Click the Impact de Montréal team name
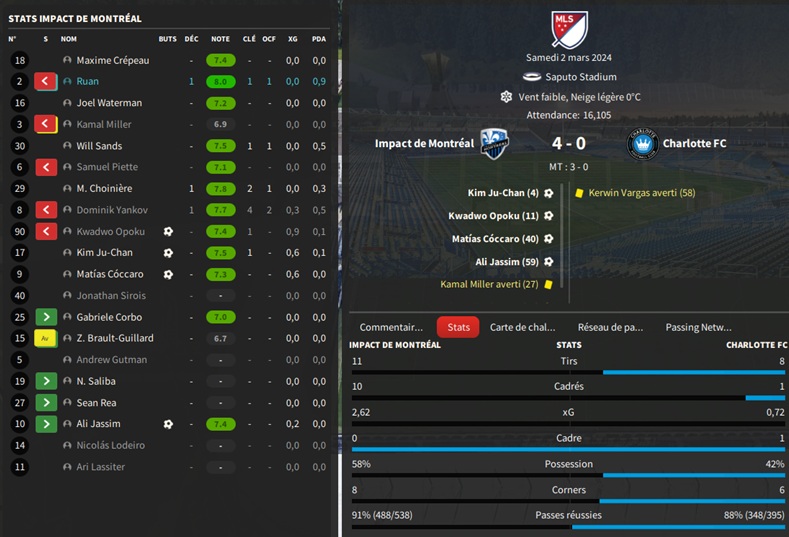Image resolution: width=789 pixels, height=537 pixels. pos(424,143)
